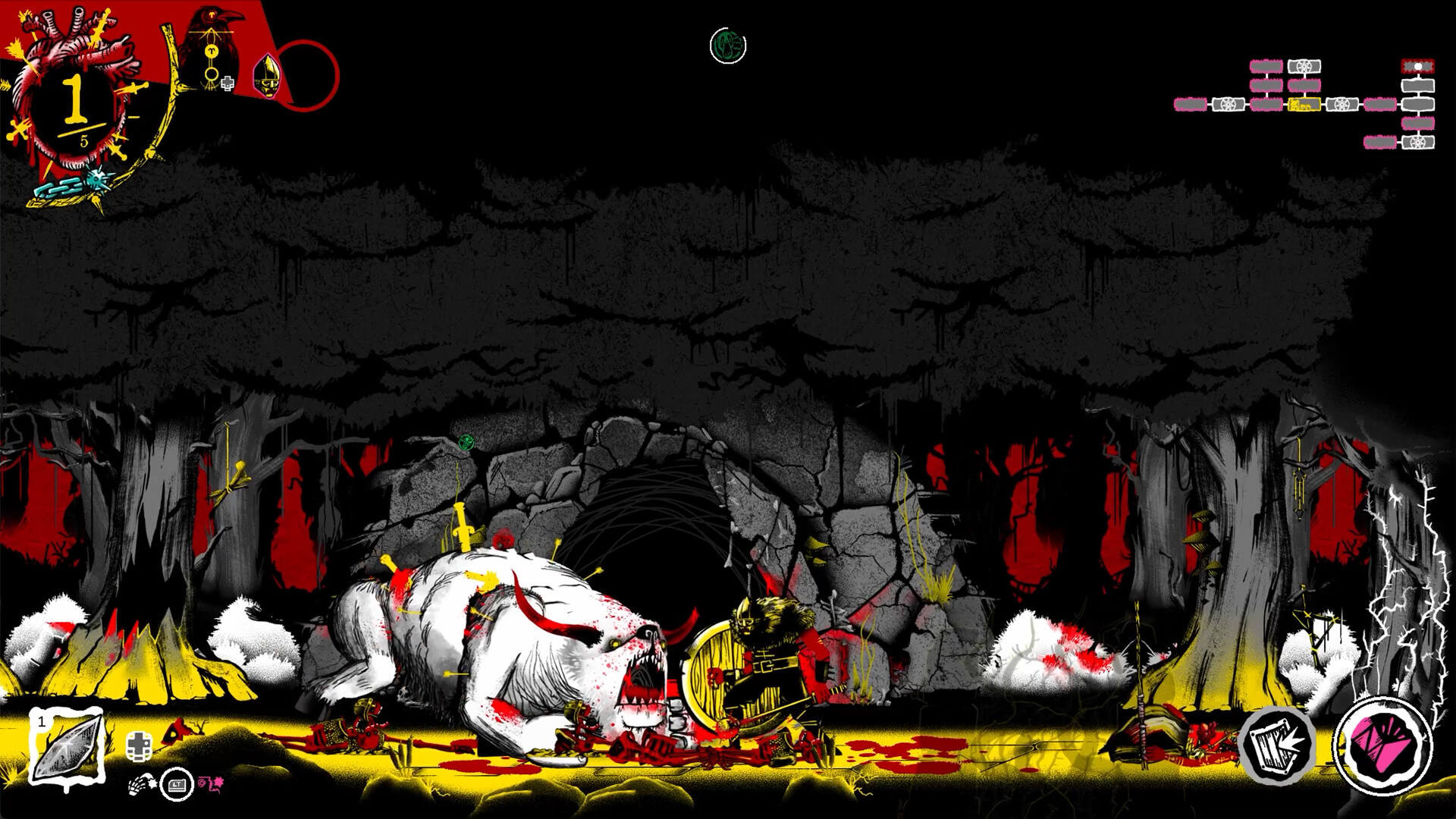This screenshot has height=819, width=1456.
Task: Expand the leftmost pink node branch
Action: (1191, 105)
